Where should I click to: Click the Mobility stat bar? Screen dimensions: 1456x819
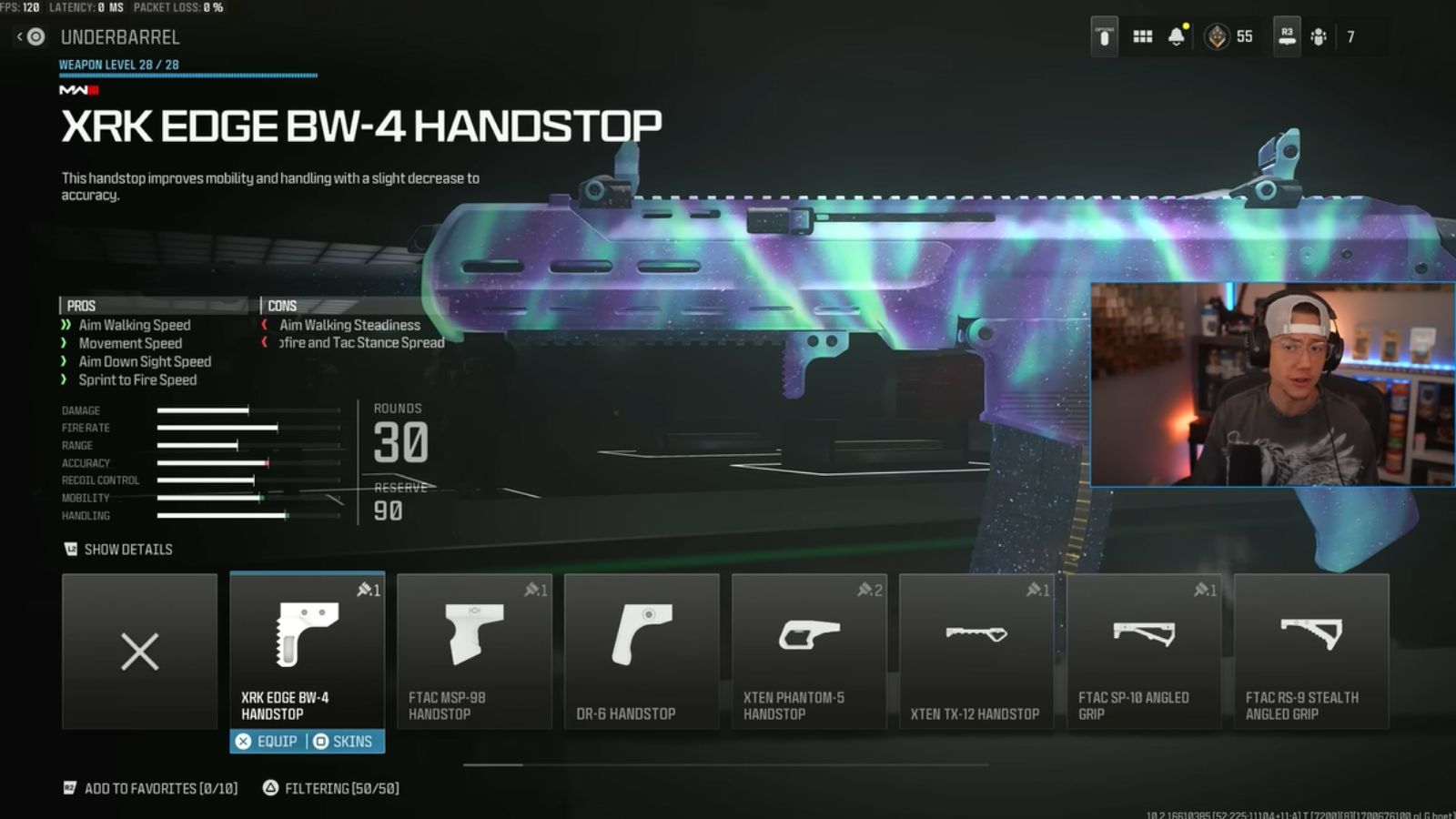[x=218, y=497]
